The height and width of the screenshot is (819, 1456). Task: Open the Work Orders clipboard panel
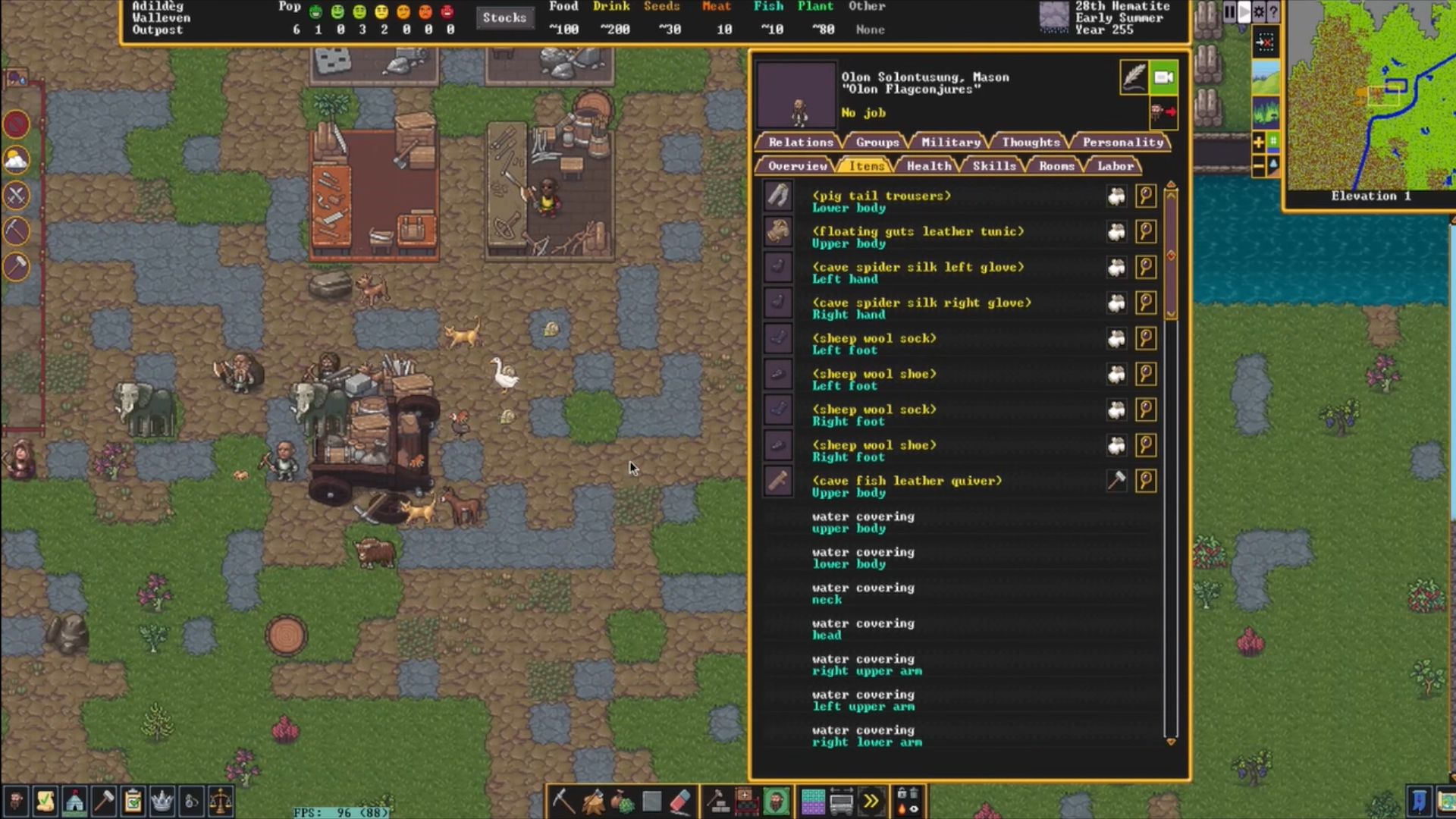(133, 802)
